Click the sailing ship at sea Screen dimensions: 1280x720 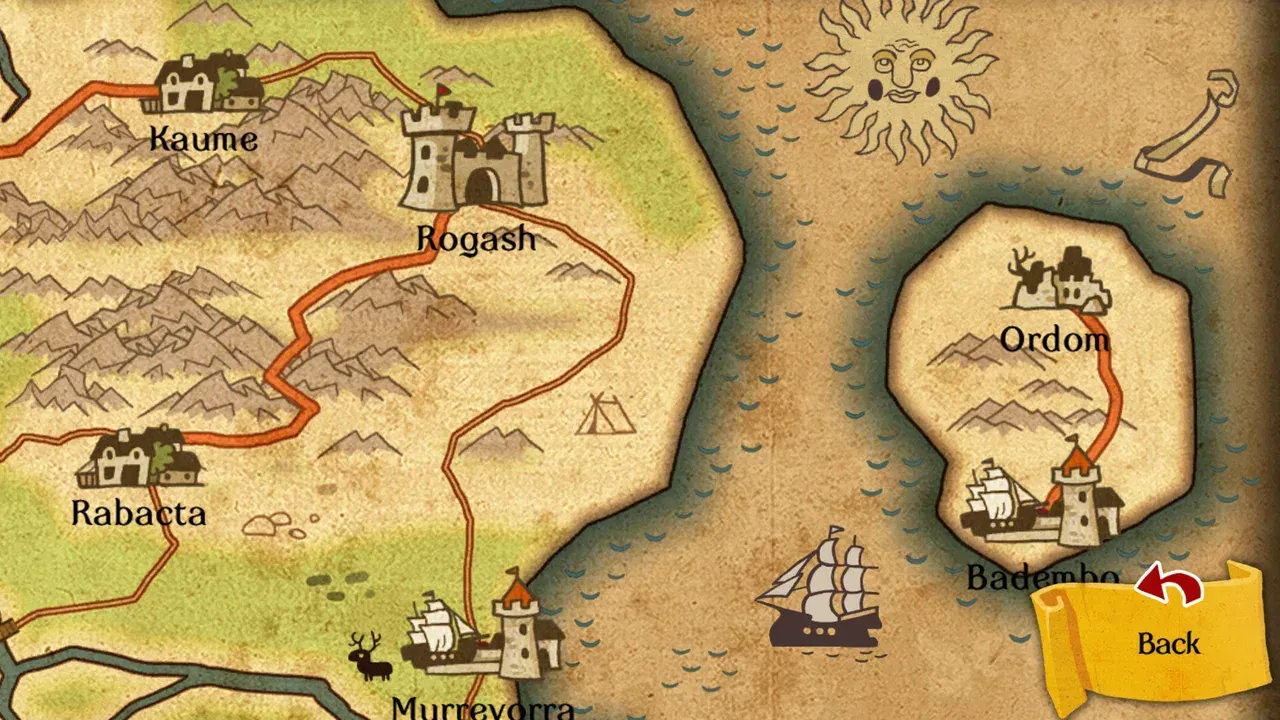point(825,600)
